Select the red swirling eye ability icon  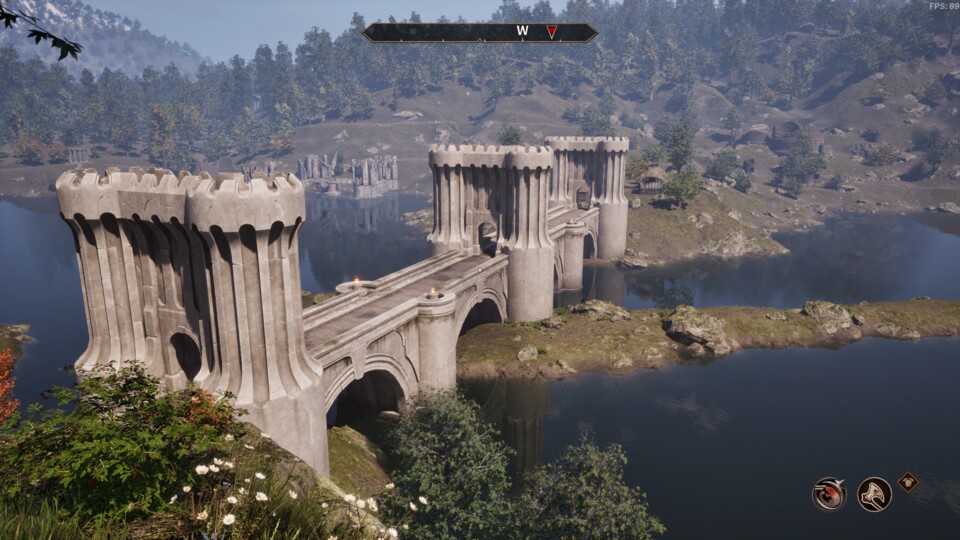tap(829, 494)
